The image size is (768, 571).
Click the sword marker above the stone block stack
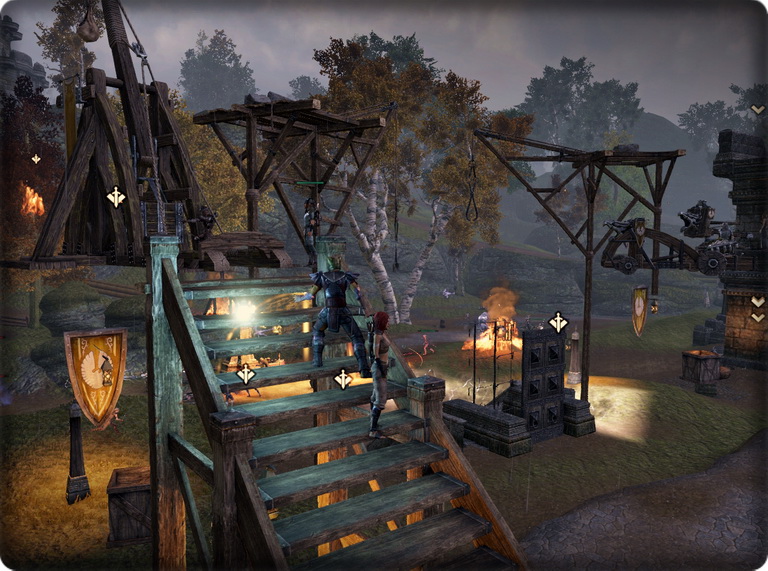point(558,322)
